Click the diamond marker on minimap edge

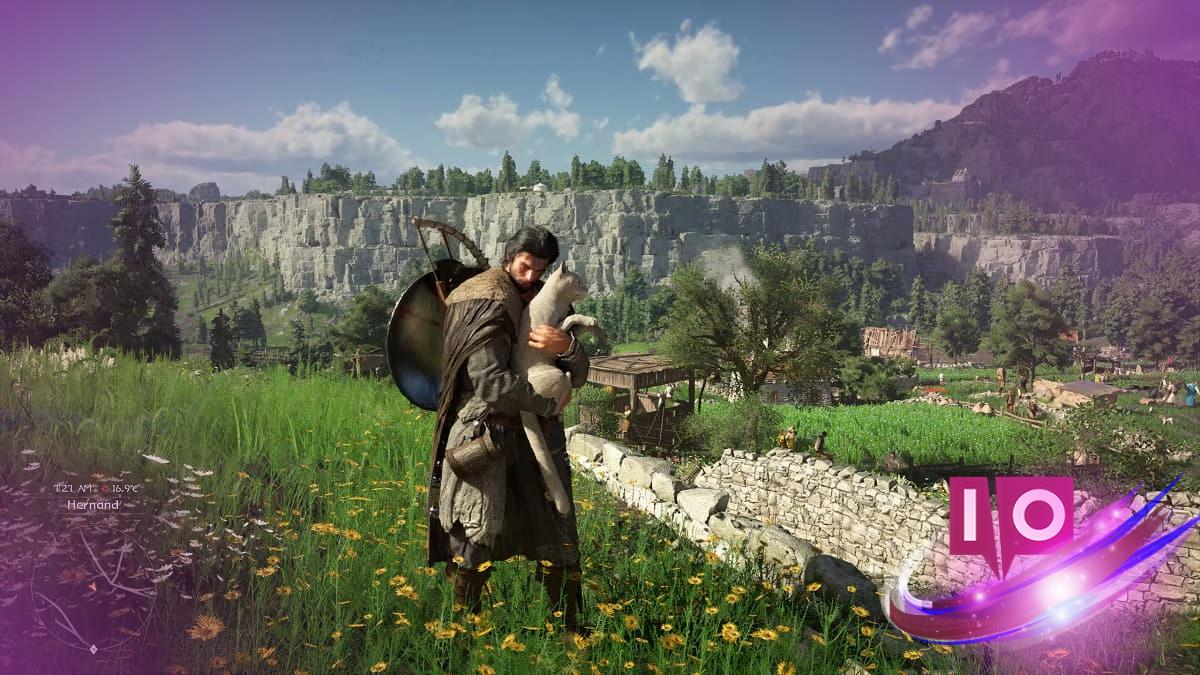tap(93, 649)
